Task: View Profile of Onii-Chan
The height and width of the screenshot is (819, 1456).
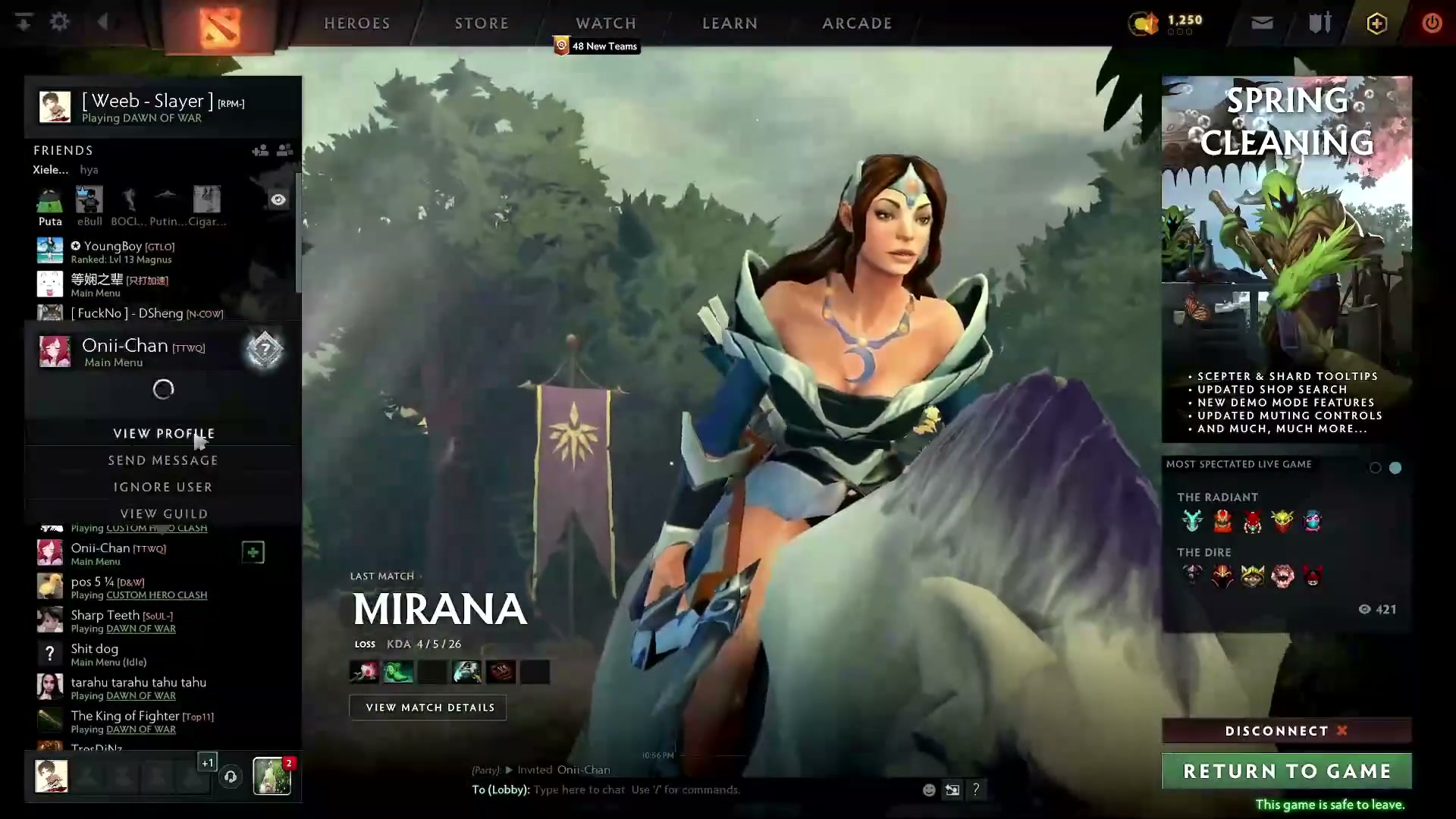Action: pyautogui.click(x=164, y=434)
